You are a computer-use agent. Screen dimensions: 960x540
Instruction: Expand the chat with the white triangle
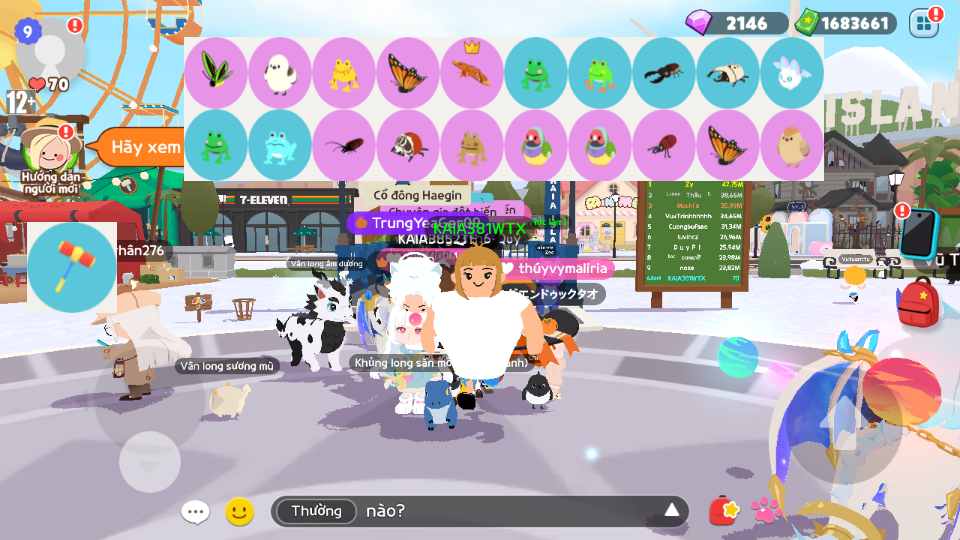(x=672, y=512)
